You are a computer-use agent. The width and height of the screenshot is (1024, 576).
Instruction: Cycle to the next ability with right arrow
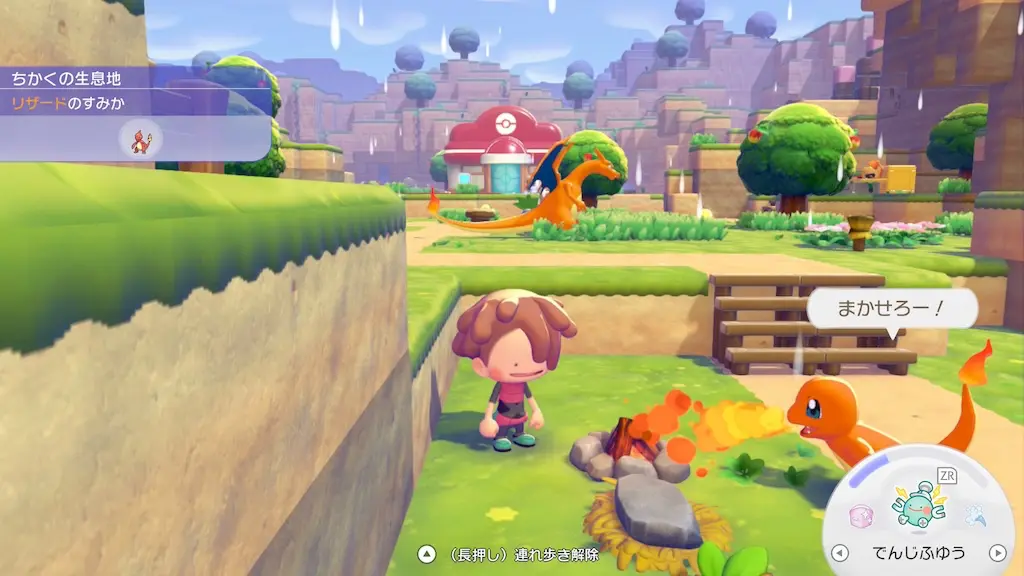[x=996, y=553]
